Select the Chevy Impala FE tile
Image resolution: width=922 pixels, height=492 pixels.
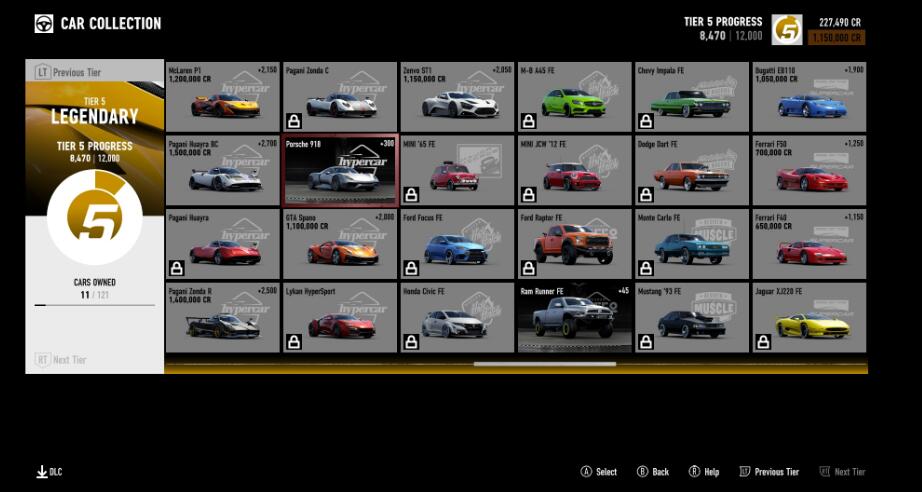click(x=691, y=97)
